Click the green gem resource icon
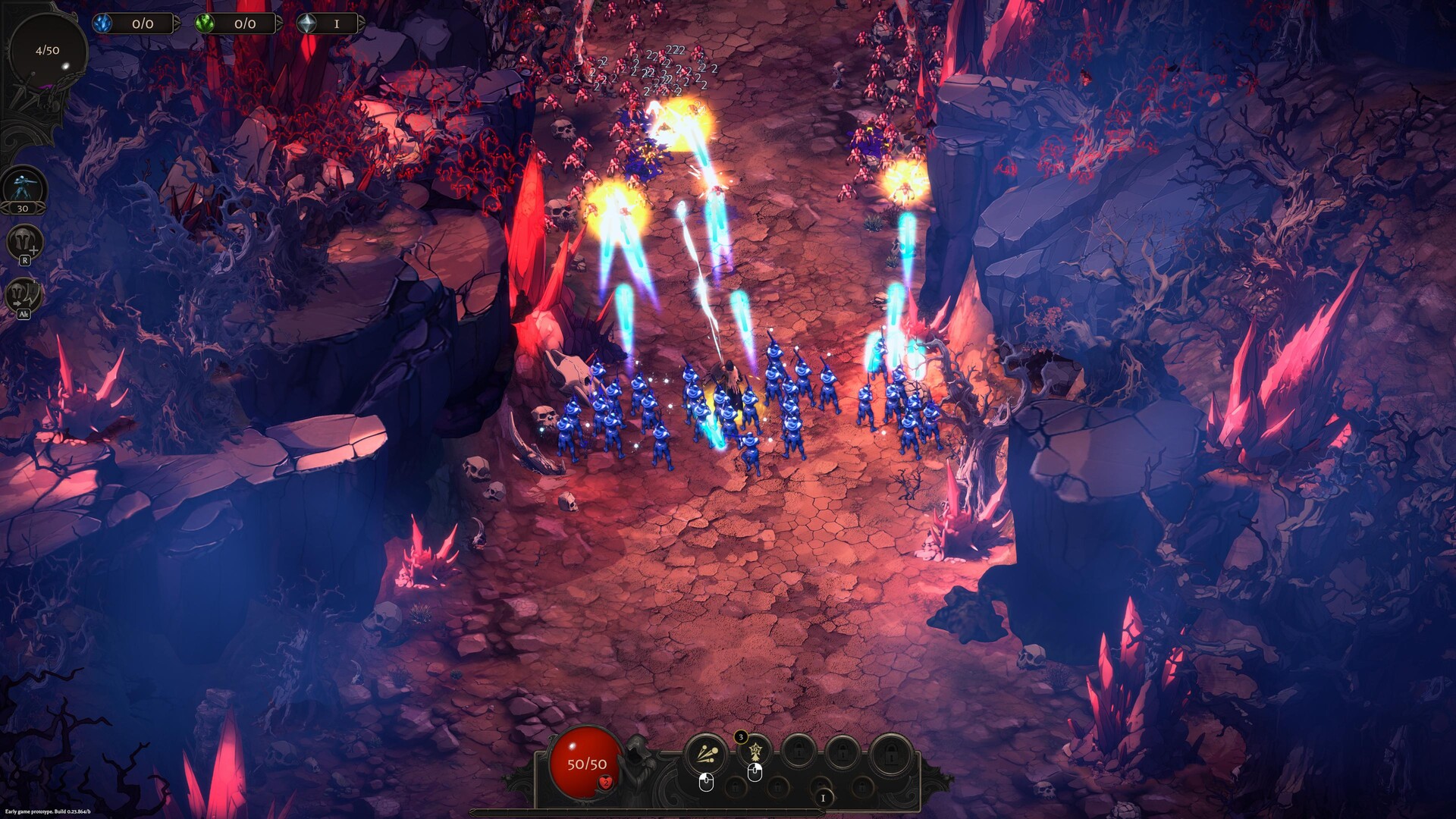 coord(205,24)
